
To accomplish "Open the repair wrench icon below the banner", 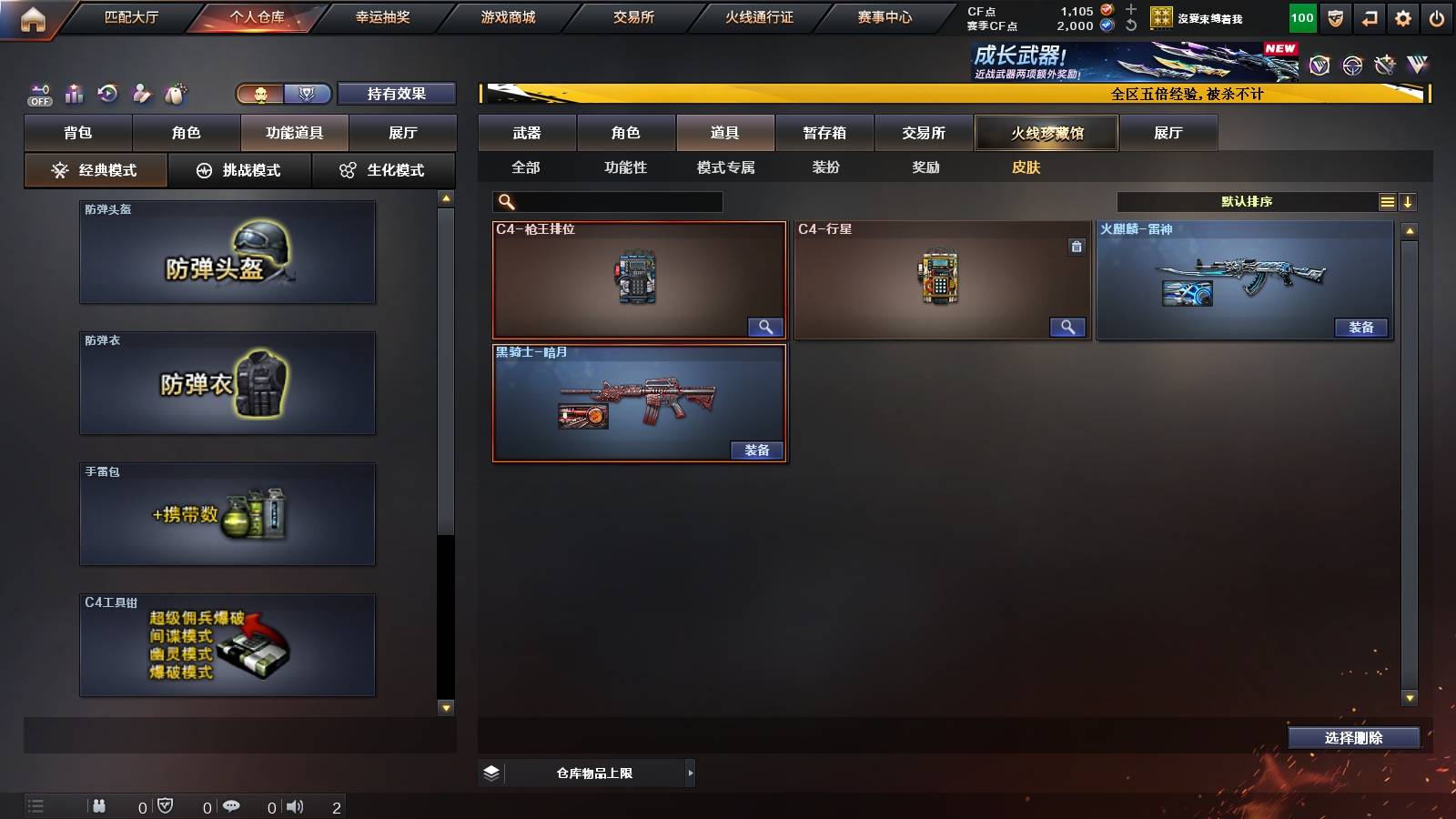I will click(1387, 66).
